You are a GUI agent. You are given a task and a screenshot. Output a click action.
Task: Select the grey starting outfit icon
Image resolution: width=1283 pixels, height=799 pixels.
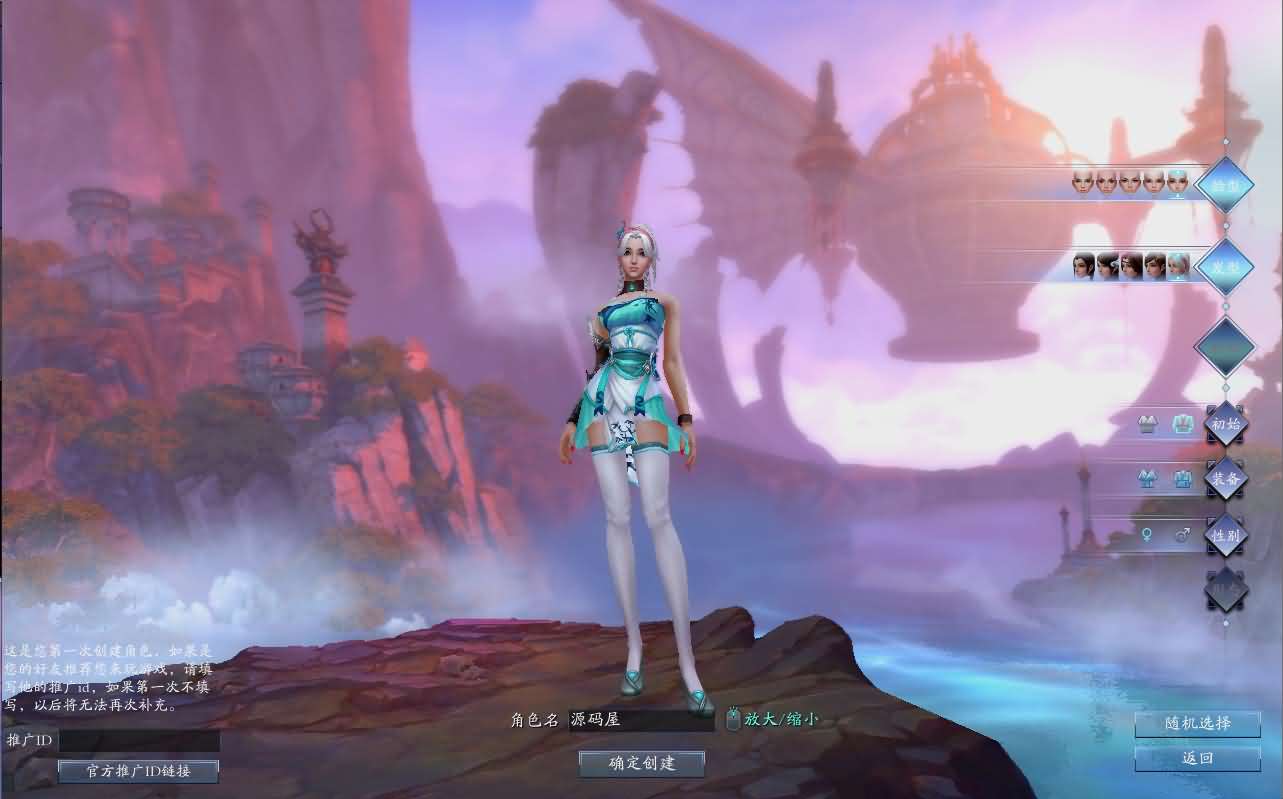pyautogui.click(x=1148, y=424)
